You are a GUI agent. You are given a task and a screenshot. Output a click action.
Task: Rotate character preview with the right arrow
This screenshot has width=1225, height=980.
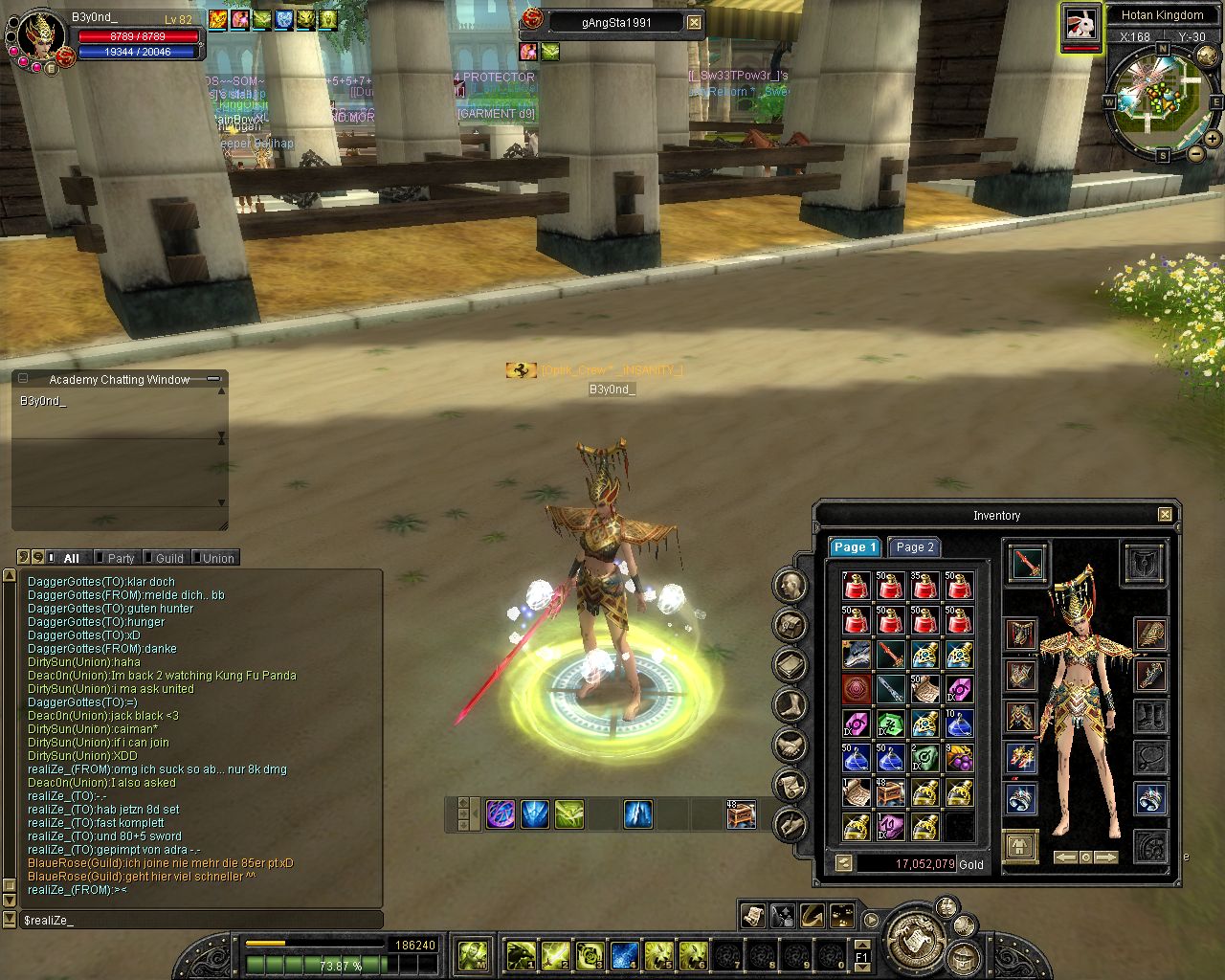(x=1105, y=857)
